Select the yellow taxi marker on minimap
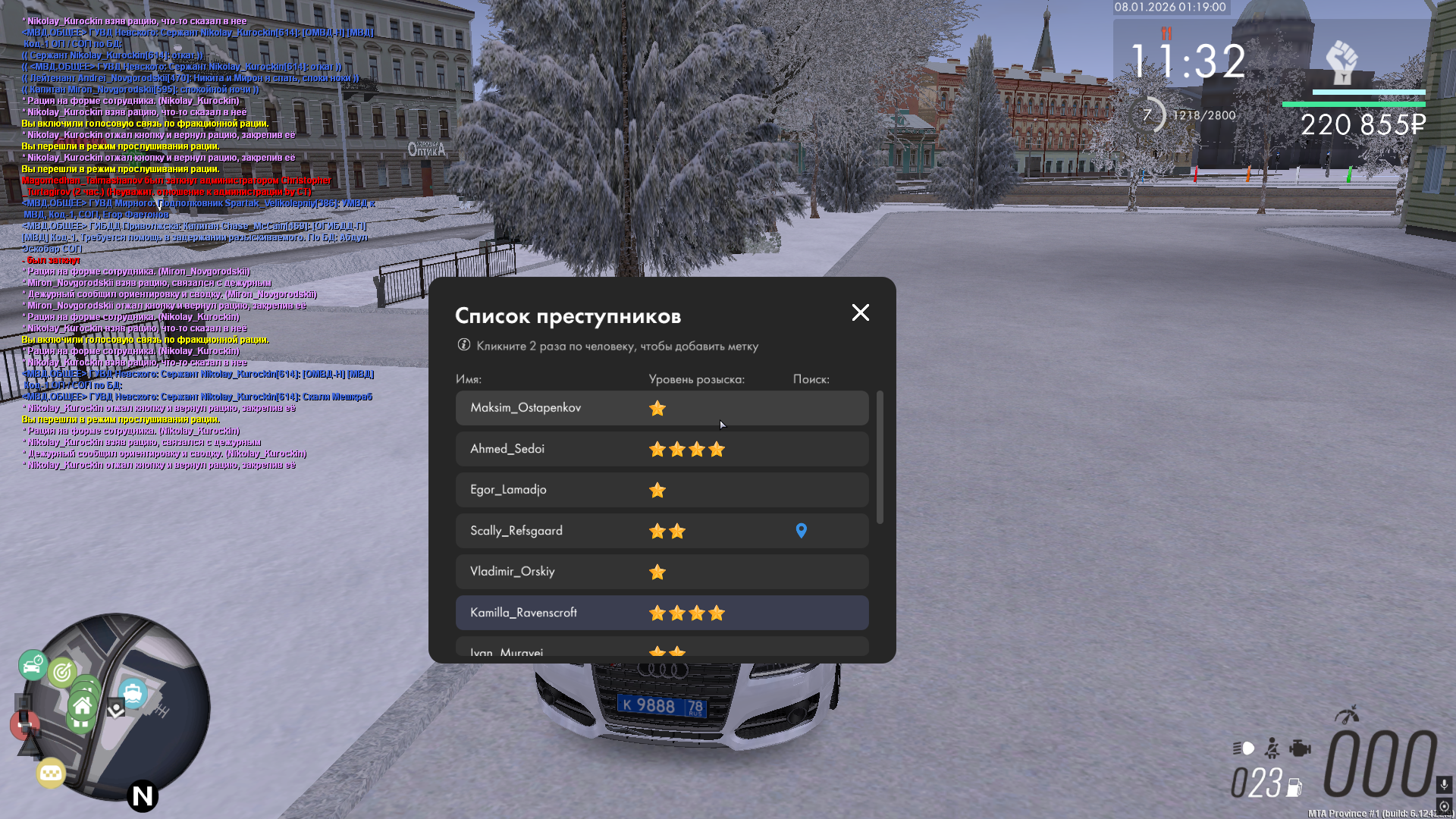Screen dimensions: 1456x819 coord(51,773)
